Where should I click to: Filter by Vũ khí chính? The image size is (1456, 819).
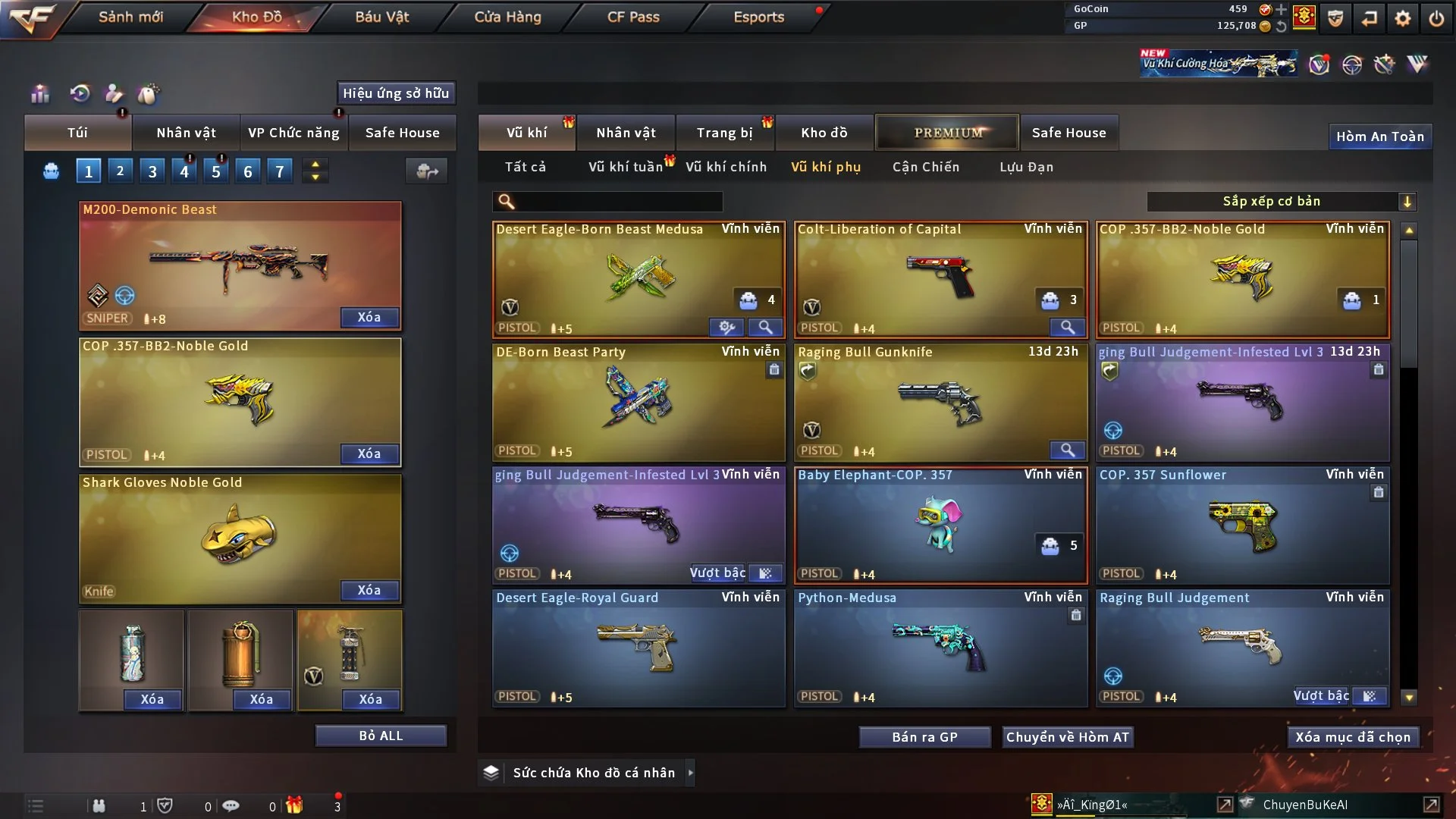[x=726, y=167]
